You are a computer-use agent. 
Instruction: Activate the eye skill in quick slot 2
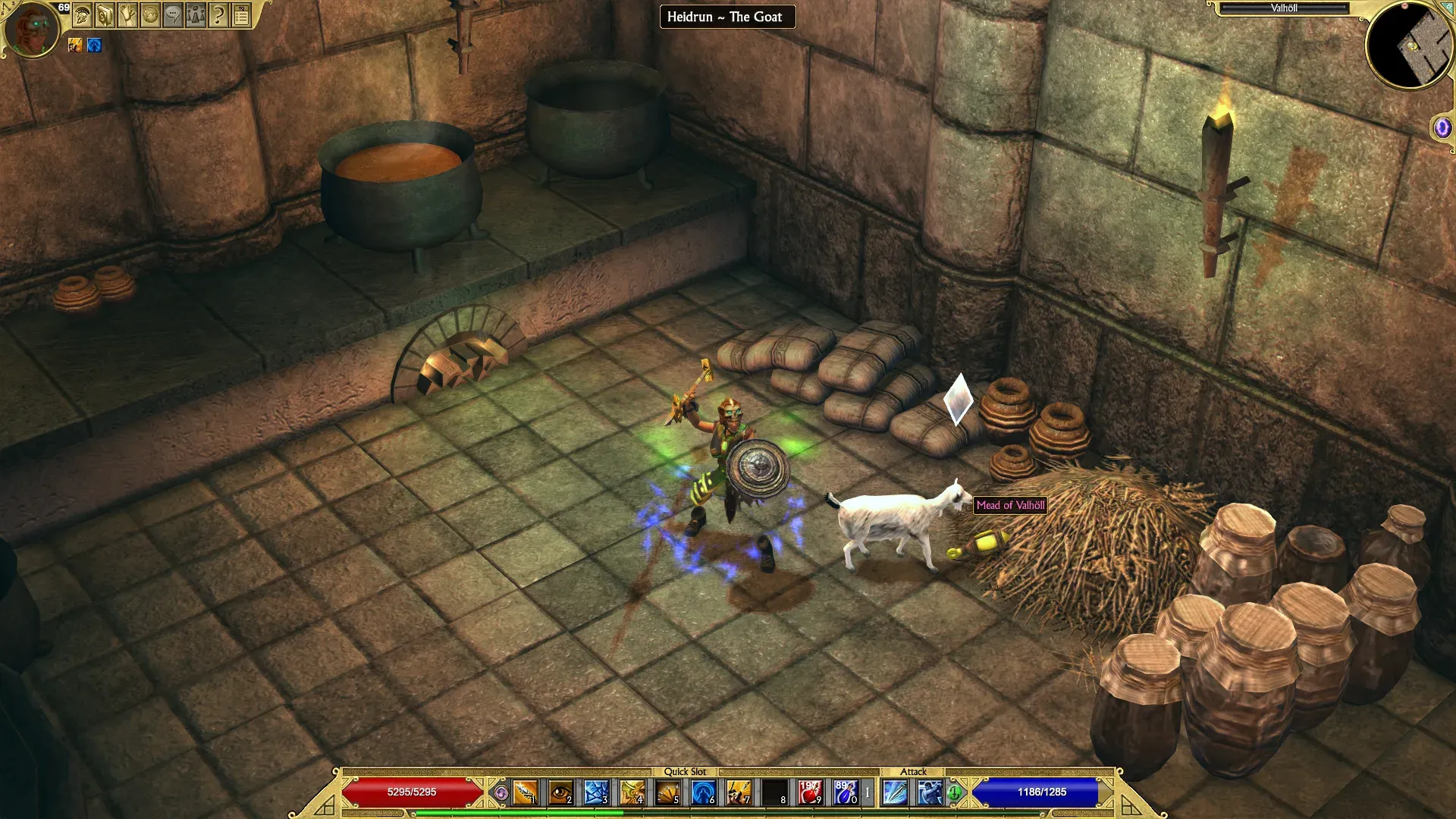coord(560,792)
